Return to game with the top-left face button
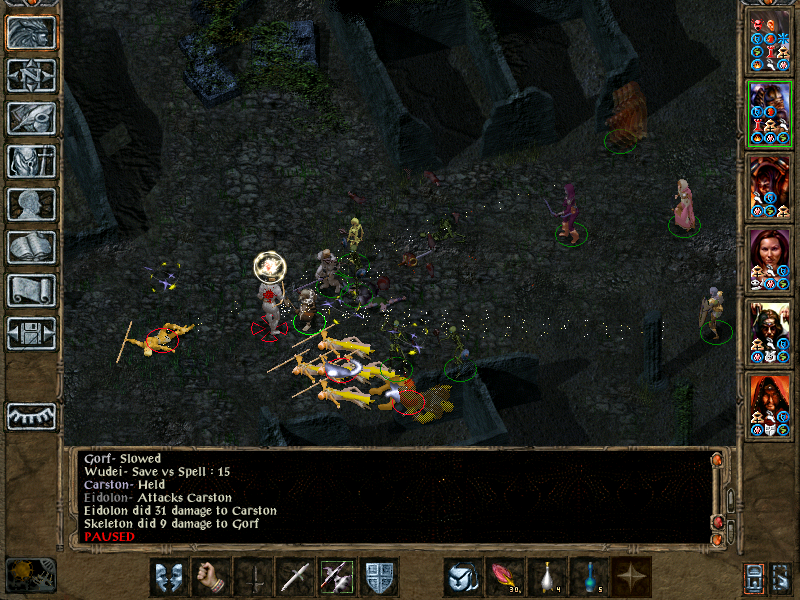 (31, 32)
